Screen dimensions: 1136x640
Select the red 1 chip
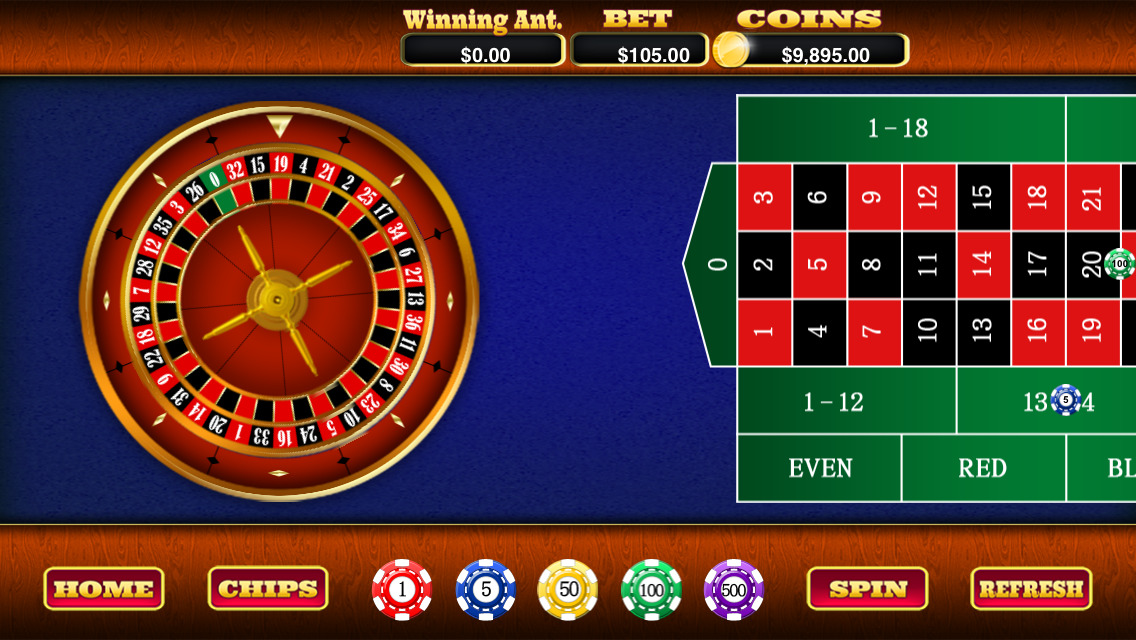[402, 590]
